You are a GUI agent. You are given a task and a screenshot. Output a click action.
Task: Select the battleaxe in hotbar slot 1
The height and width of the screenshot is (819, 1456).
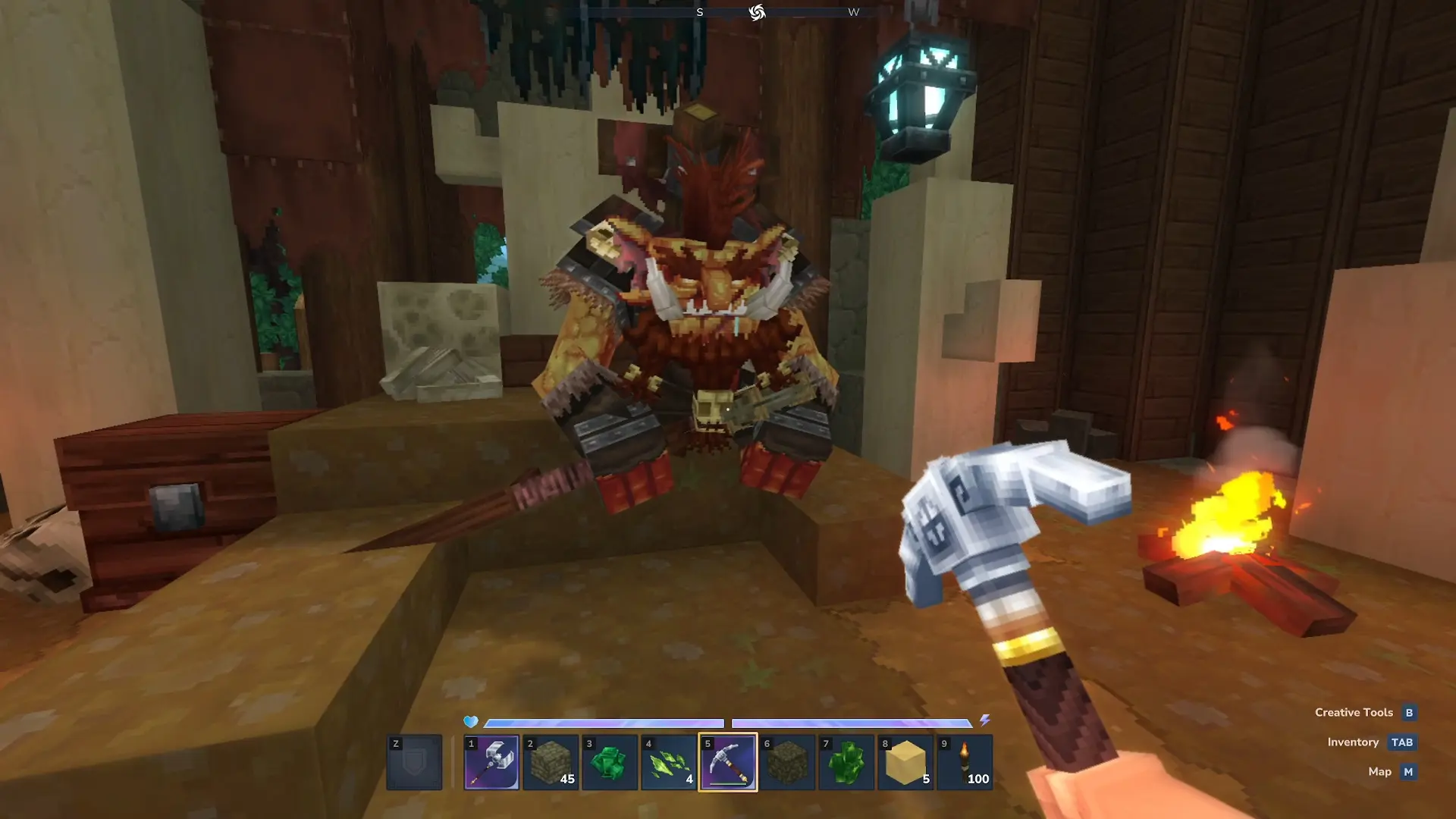pos(491,762)
